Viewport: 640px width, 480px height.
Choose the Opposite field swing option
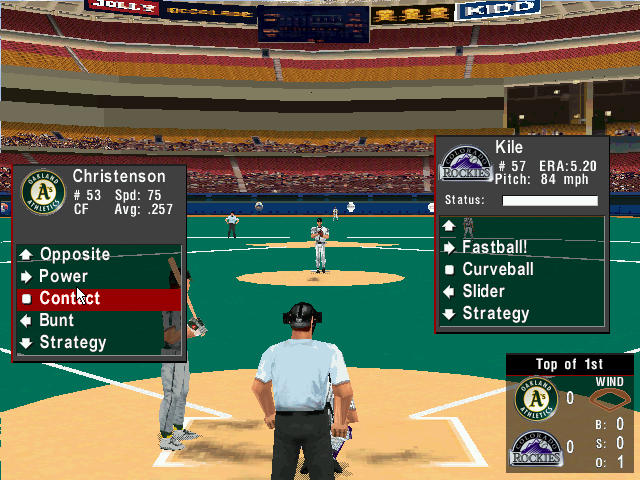[x=74, y=254]
